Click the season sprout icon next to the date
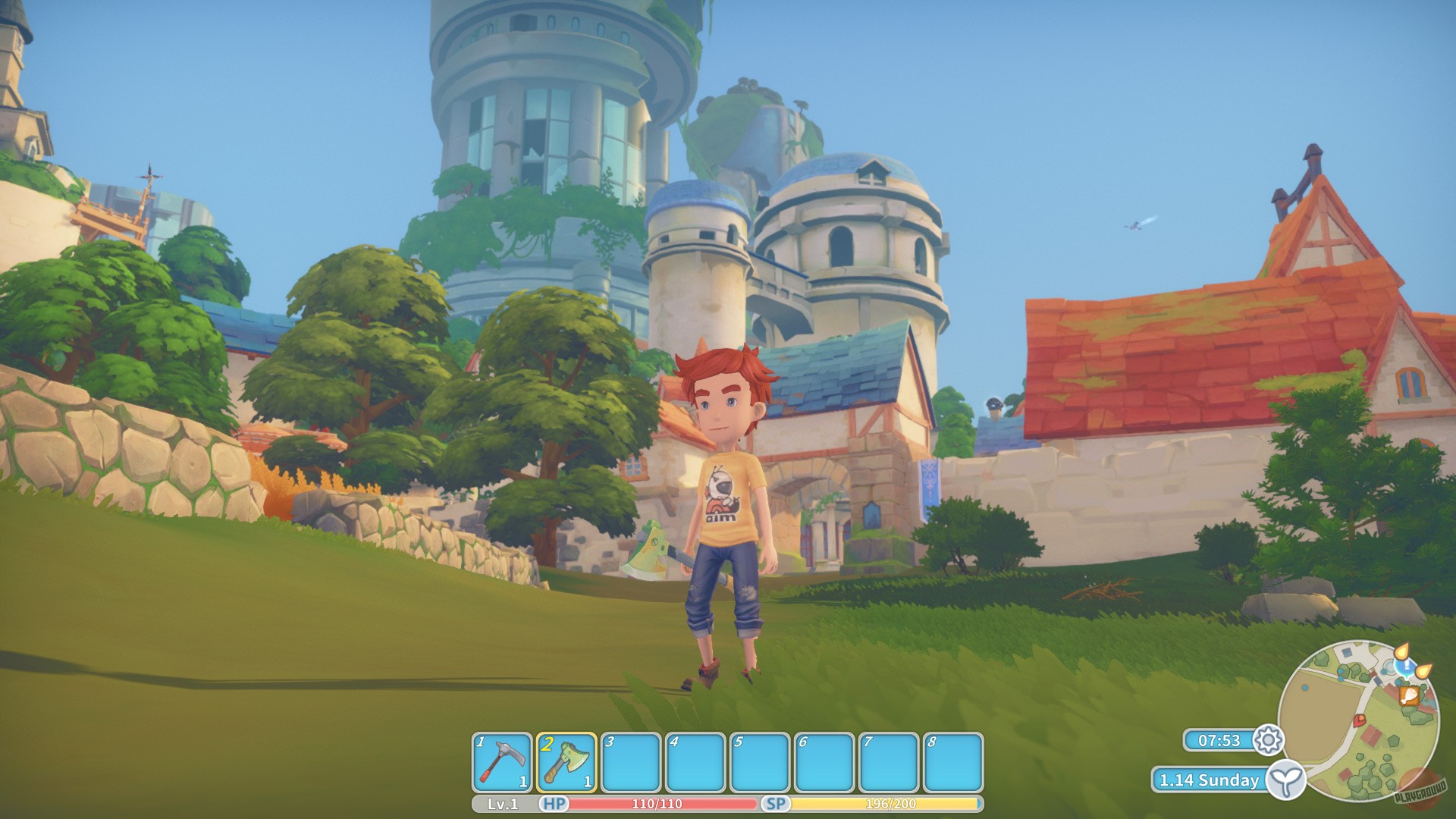This screenshot has width=1456, height=819. point(1287,781)
